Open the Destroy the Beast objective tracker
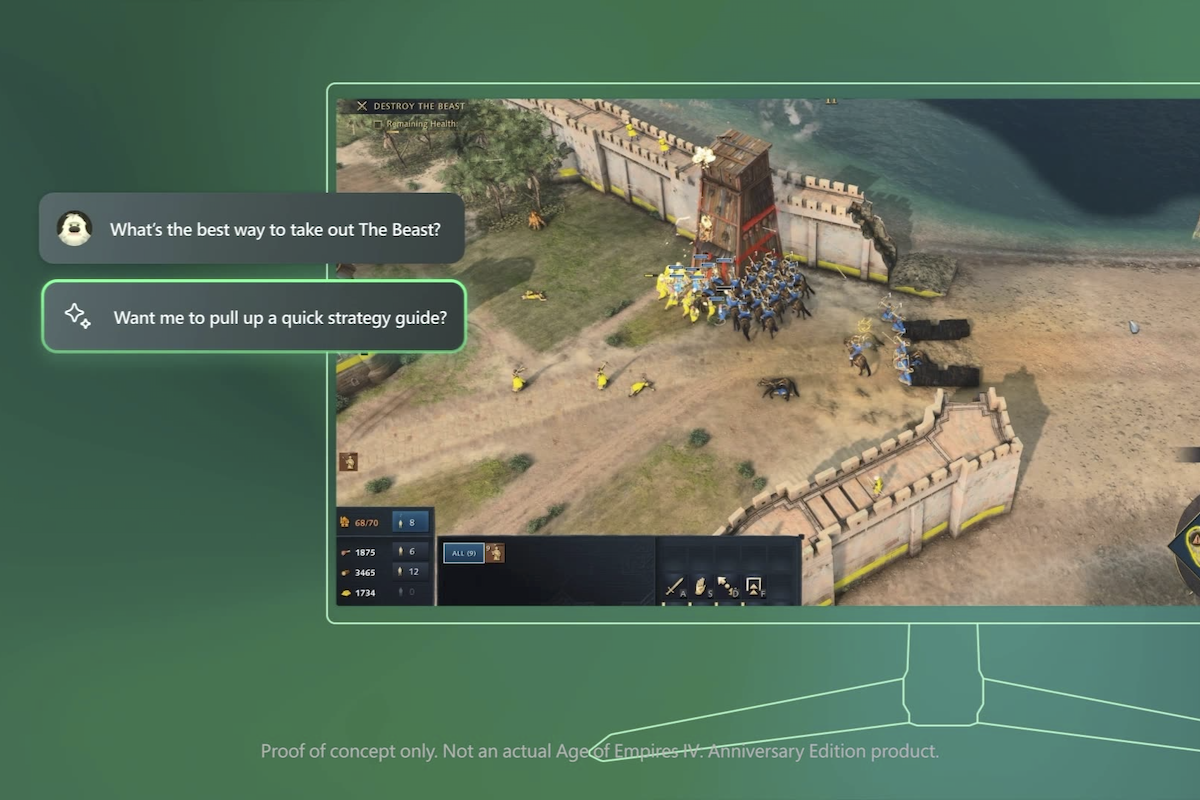 coord(418,106)
